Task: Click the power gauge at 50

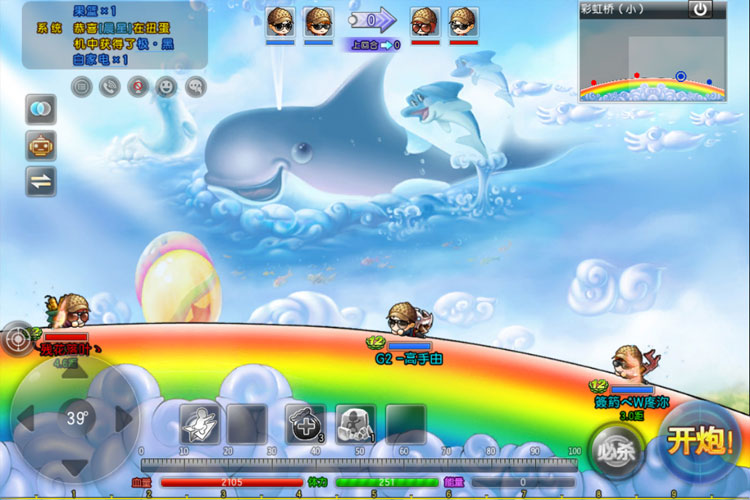Action: [x=358, y=464]
